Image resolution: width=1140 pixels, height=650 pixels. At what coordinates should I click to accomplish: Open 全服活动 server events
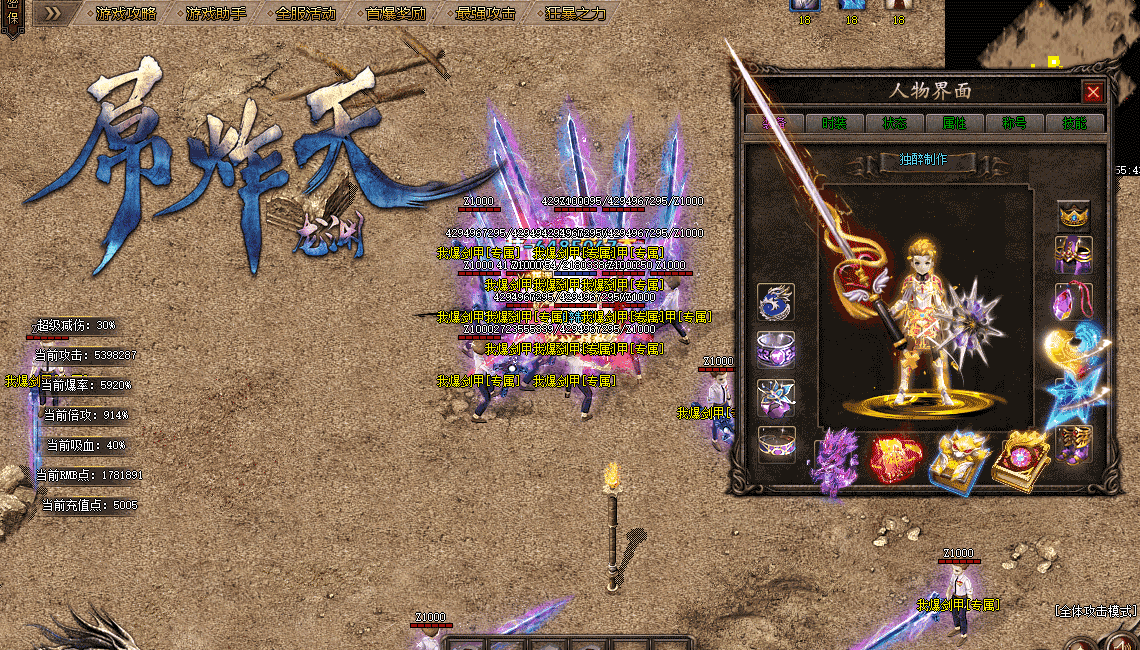[305, 13]
